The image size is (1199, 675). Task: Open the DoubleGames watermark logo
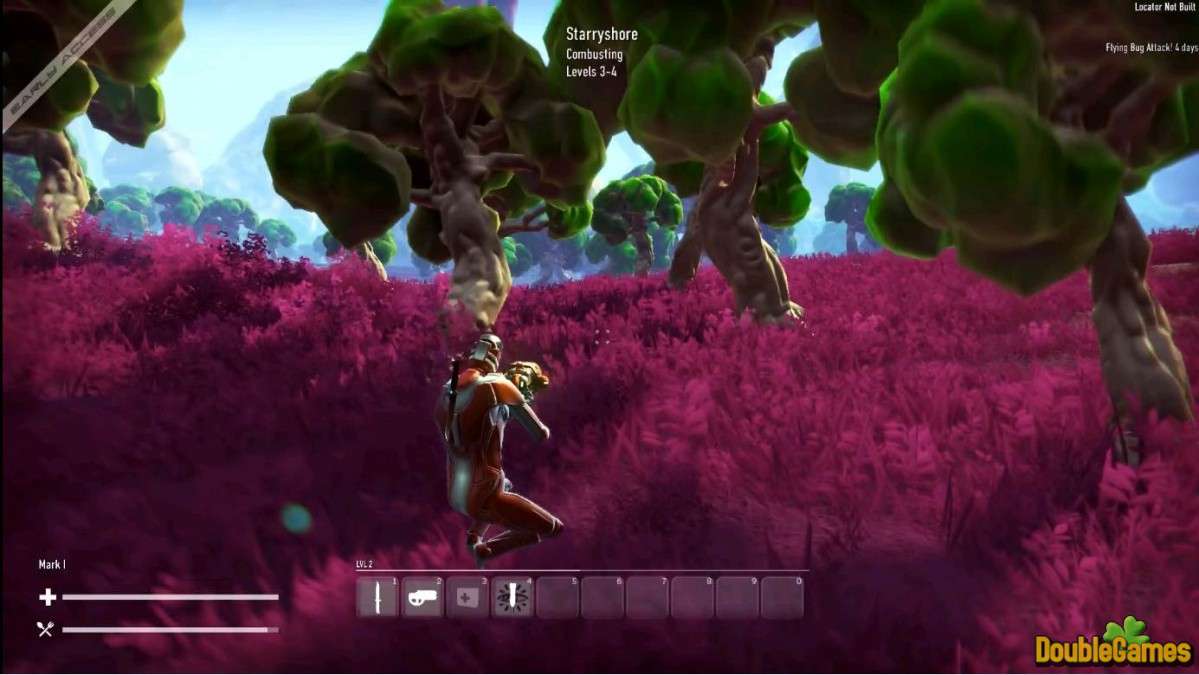[x=1113, y=645]
